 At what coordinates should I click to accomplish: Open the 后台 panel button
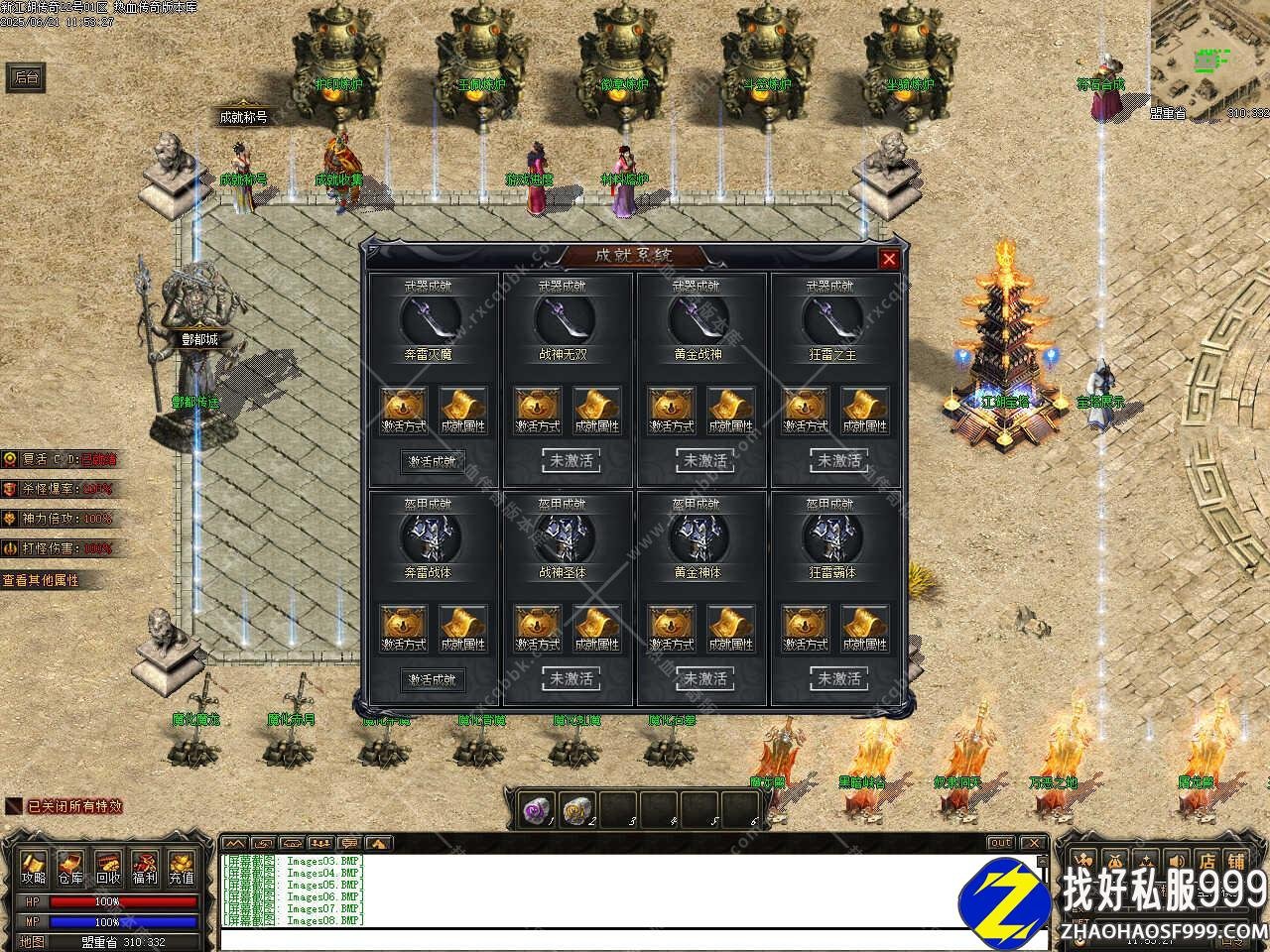click(26, 77)
